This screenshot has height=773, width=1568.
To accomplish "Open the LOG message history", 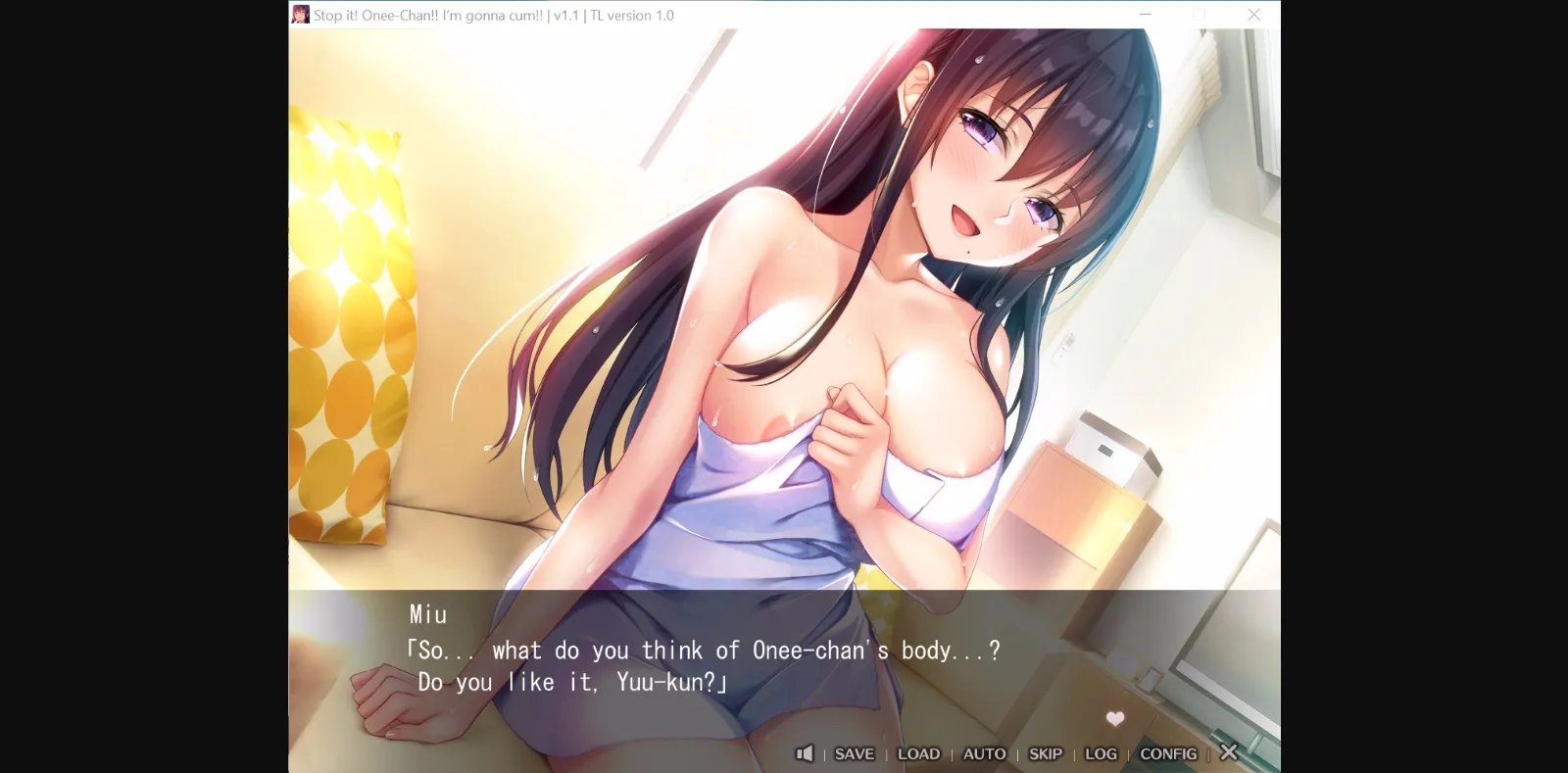I will pos(1101,753).
